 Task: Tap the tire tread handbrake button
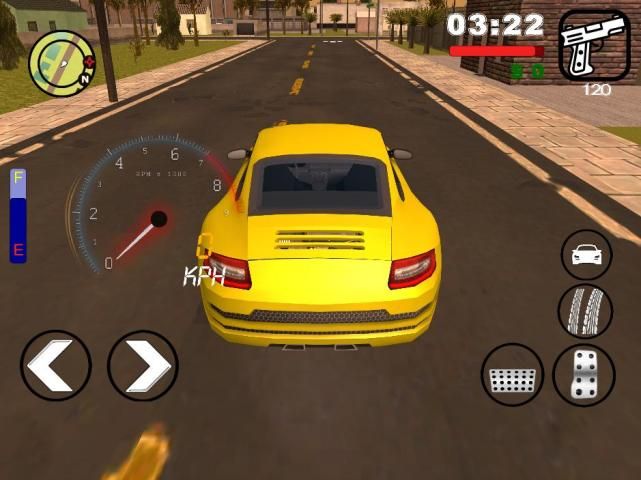click(x=584, y=310)
